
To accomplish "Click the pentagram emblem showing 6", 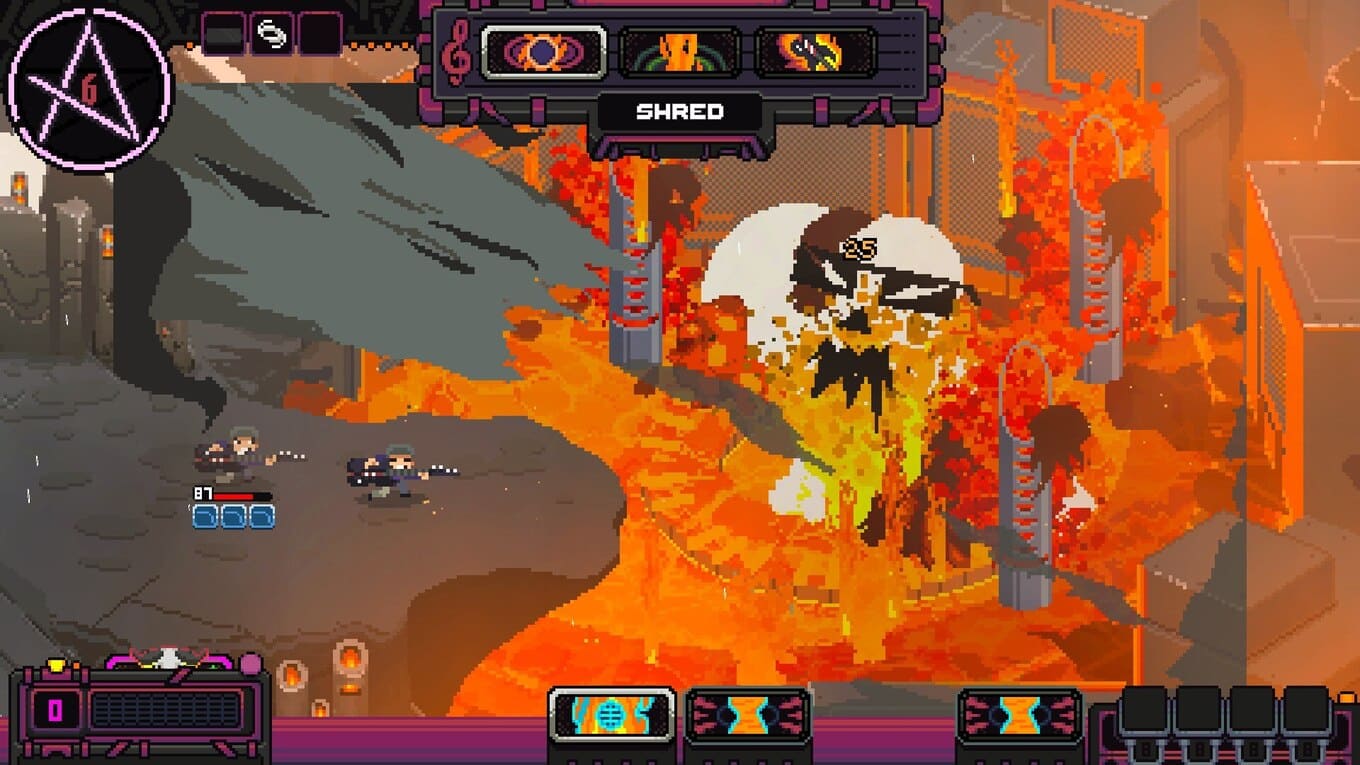I will pyautogui.click(x=89, y=90).
